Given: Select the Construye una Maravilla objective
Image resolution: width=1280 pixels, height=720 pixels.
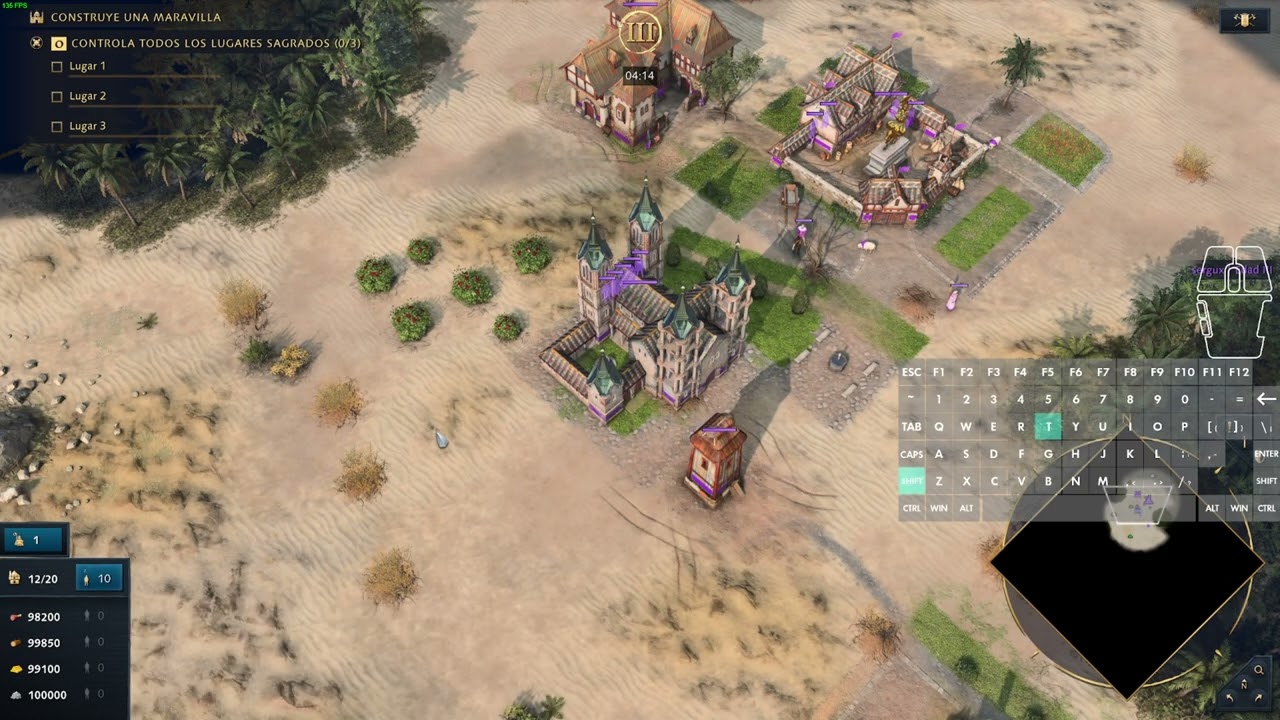Looking at the screenshot, I should [x=136, y=17].
